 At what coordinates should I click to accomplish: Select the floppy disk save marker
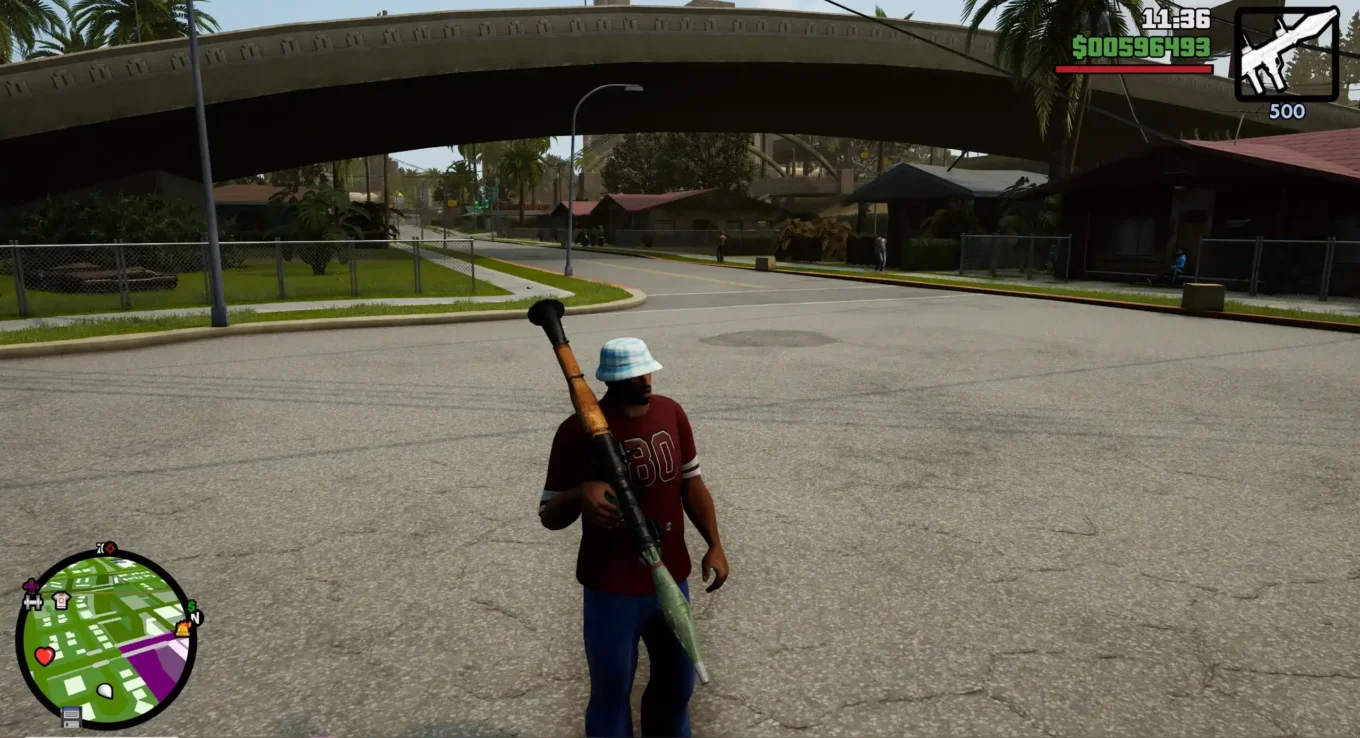71,716
